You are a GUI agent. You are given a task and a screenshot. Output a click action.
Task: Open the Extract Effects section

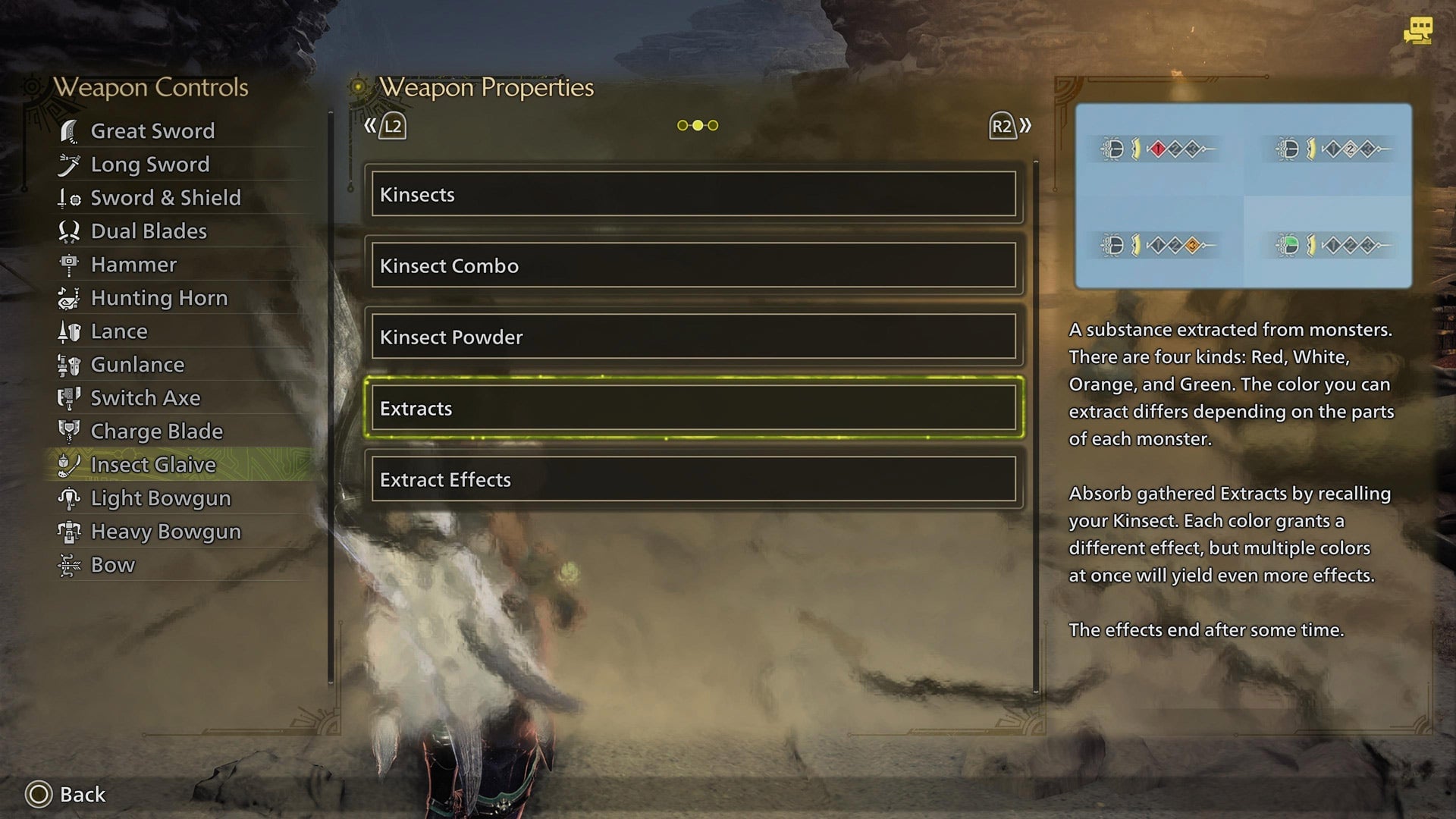tap(695, 479)
